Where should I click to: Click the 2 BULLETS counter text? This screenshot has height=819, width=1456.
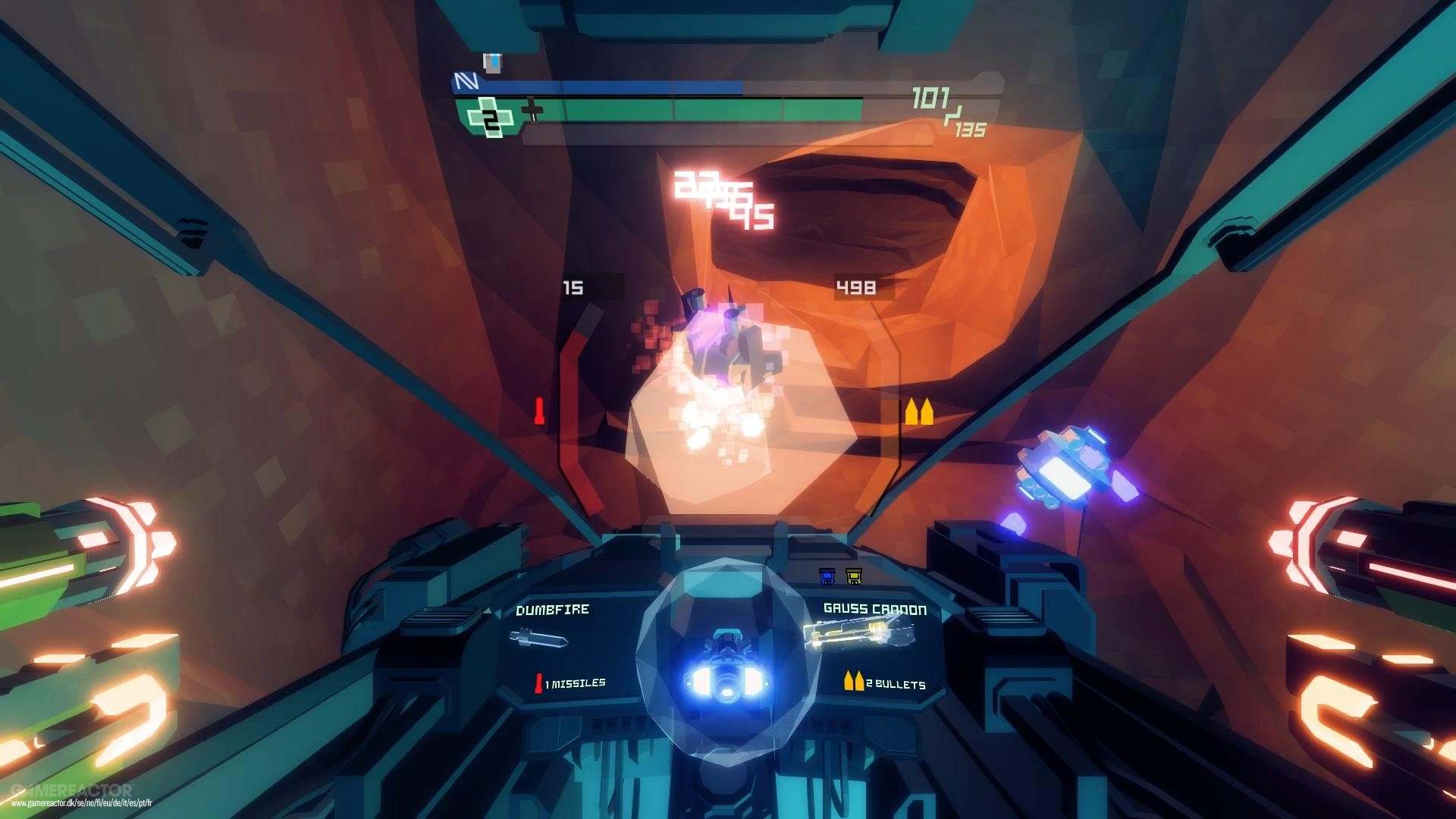coord(895,682)
